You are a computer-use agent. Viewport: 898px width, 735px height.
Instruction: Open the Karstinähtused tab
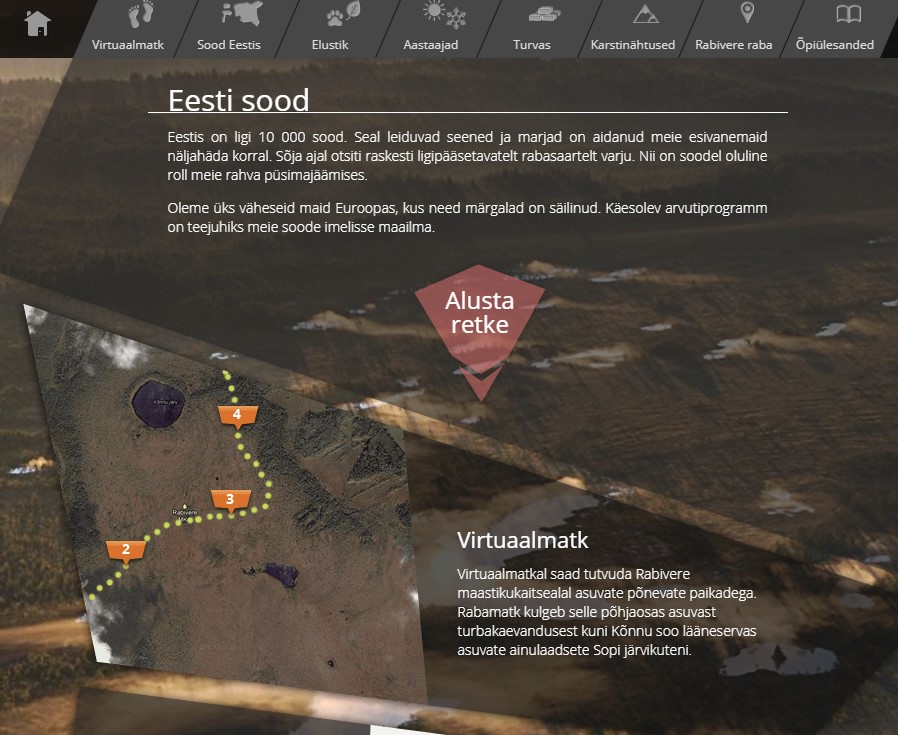[633, 28]
